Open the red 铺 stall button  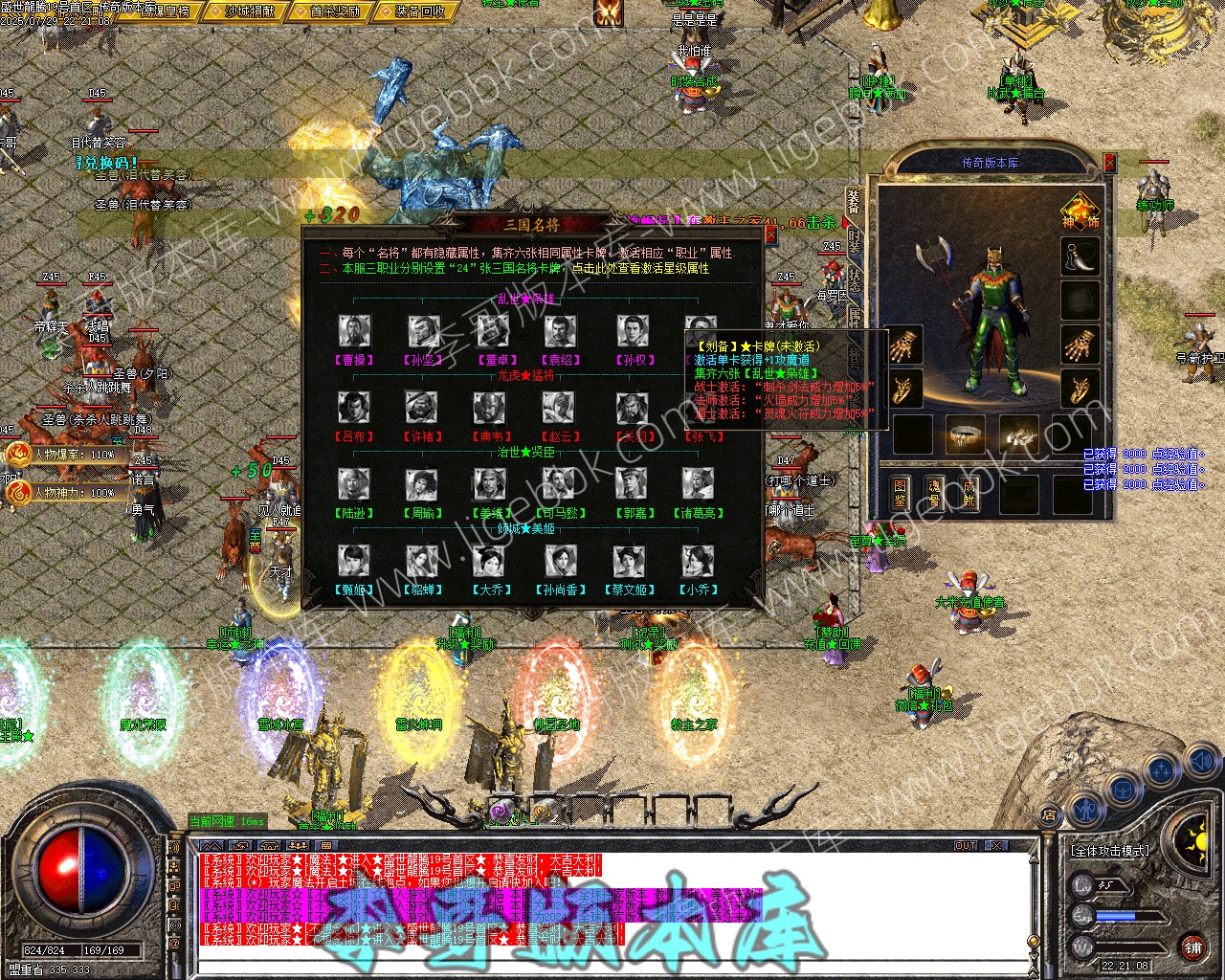click(x=1192, y=947)
